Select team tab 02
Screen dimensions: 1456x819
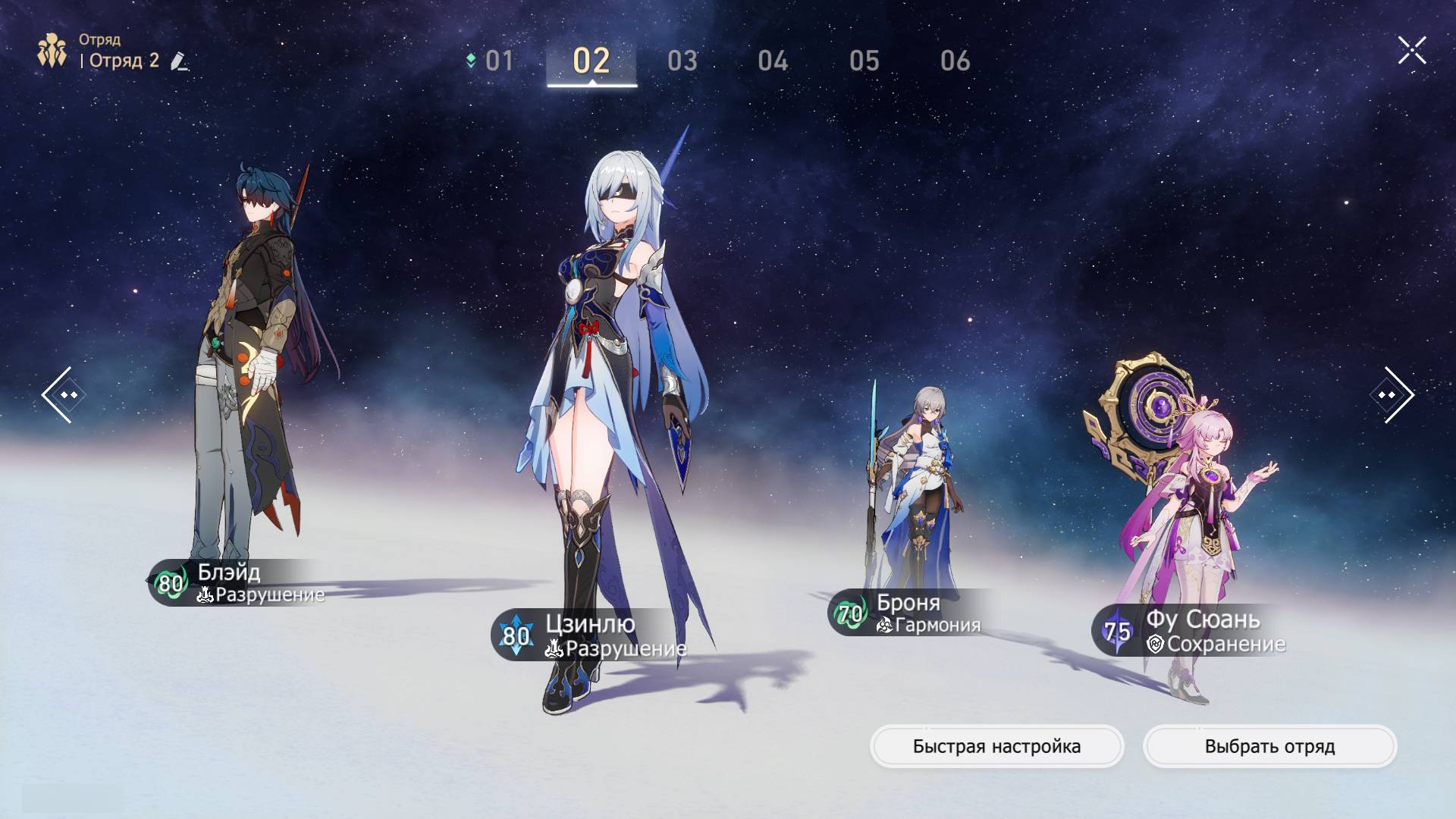(591, 61)
